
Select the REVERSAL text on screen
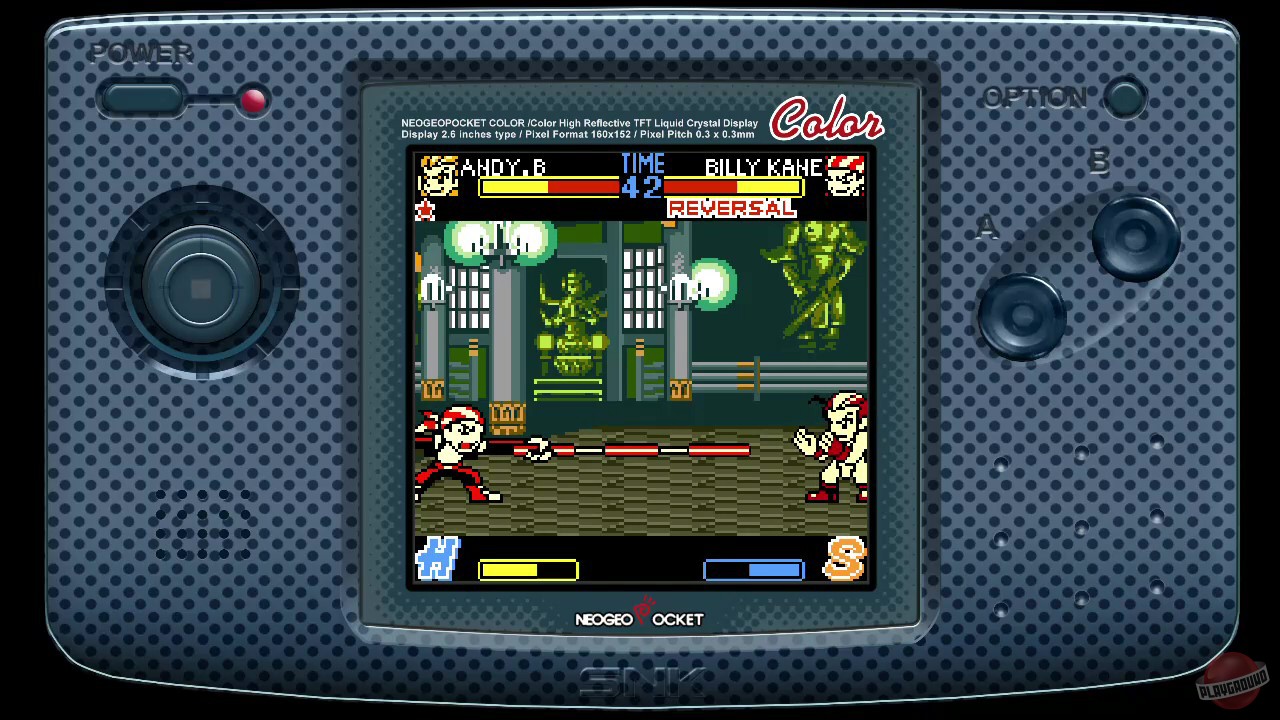coord(730,208)
